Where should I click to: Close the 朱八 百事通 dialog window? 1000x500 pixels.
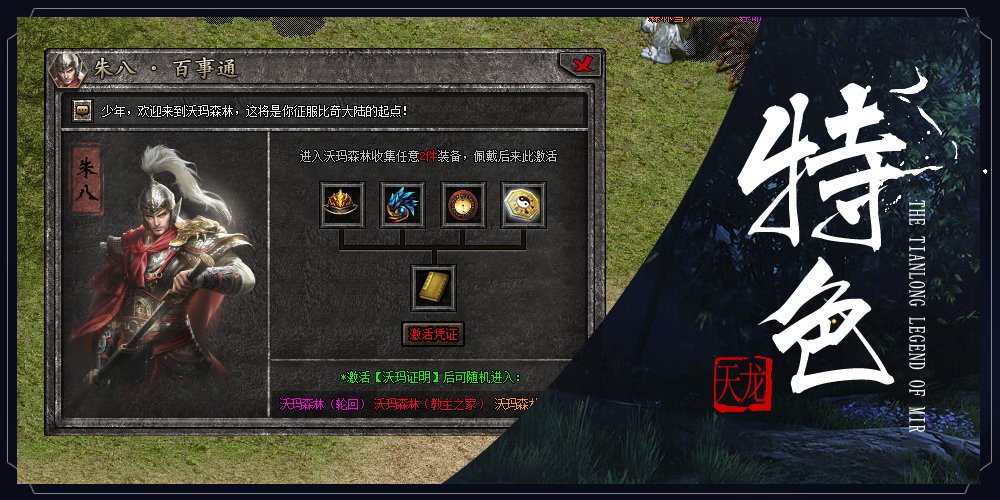click(x=580, y=65)
